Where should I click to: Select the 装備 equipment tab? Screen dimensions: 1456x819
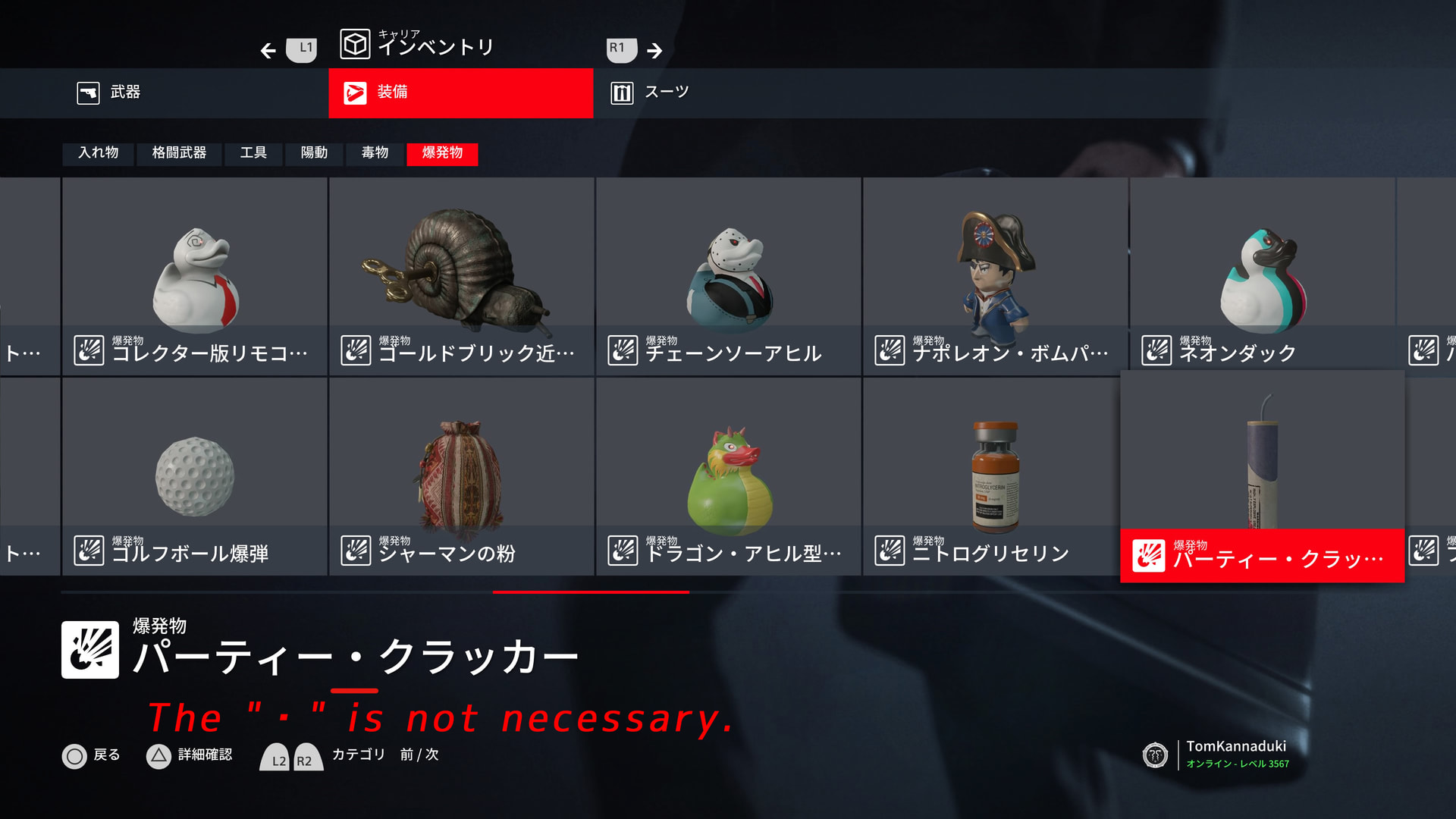460,93
